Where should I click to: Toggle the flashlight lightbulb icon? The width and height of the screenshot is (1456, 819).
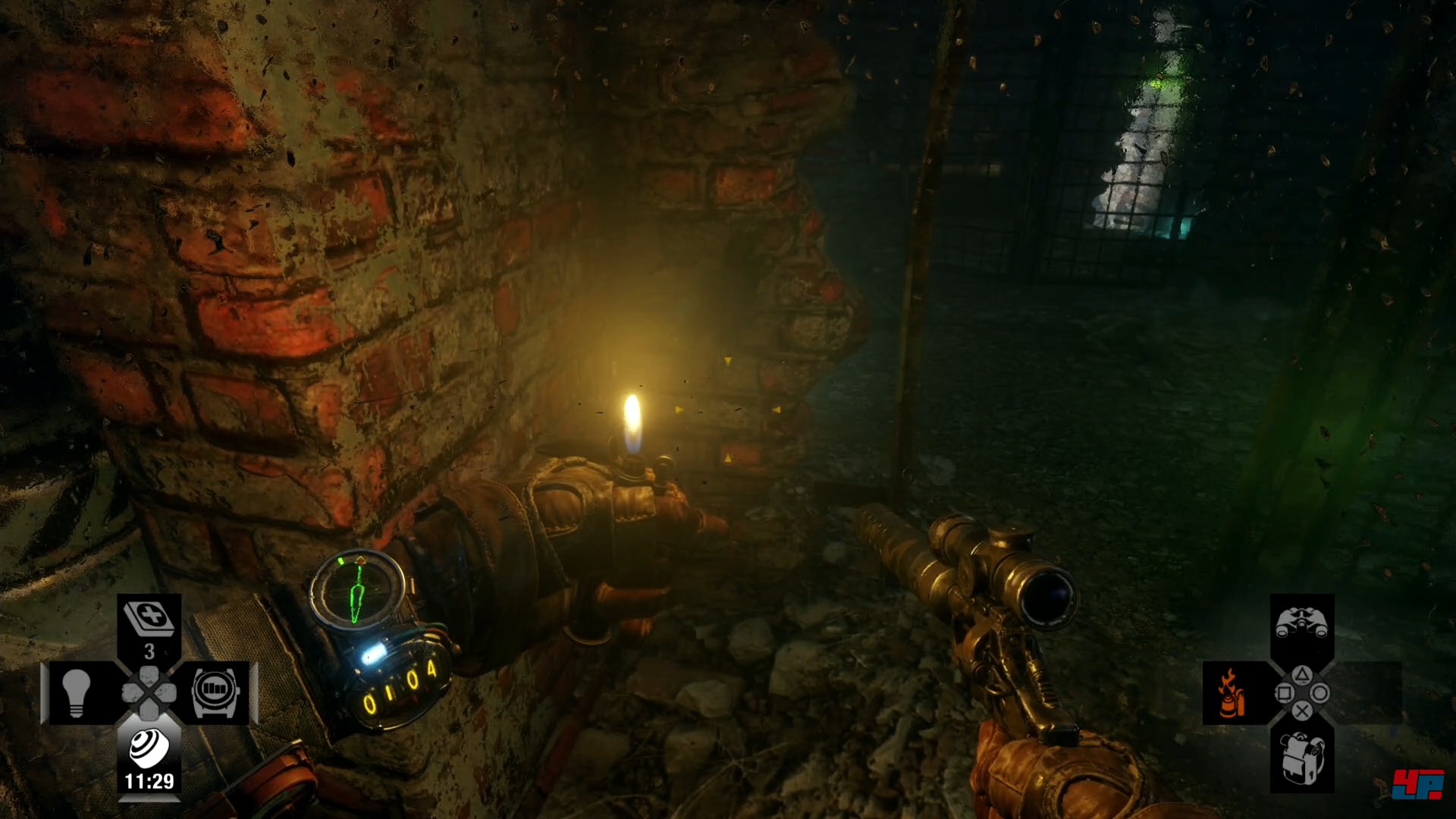click(76, 693)
